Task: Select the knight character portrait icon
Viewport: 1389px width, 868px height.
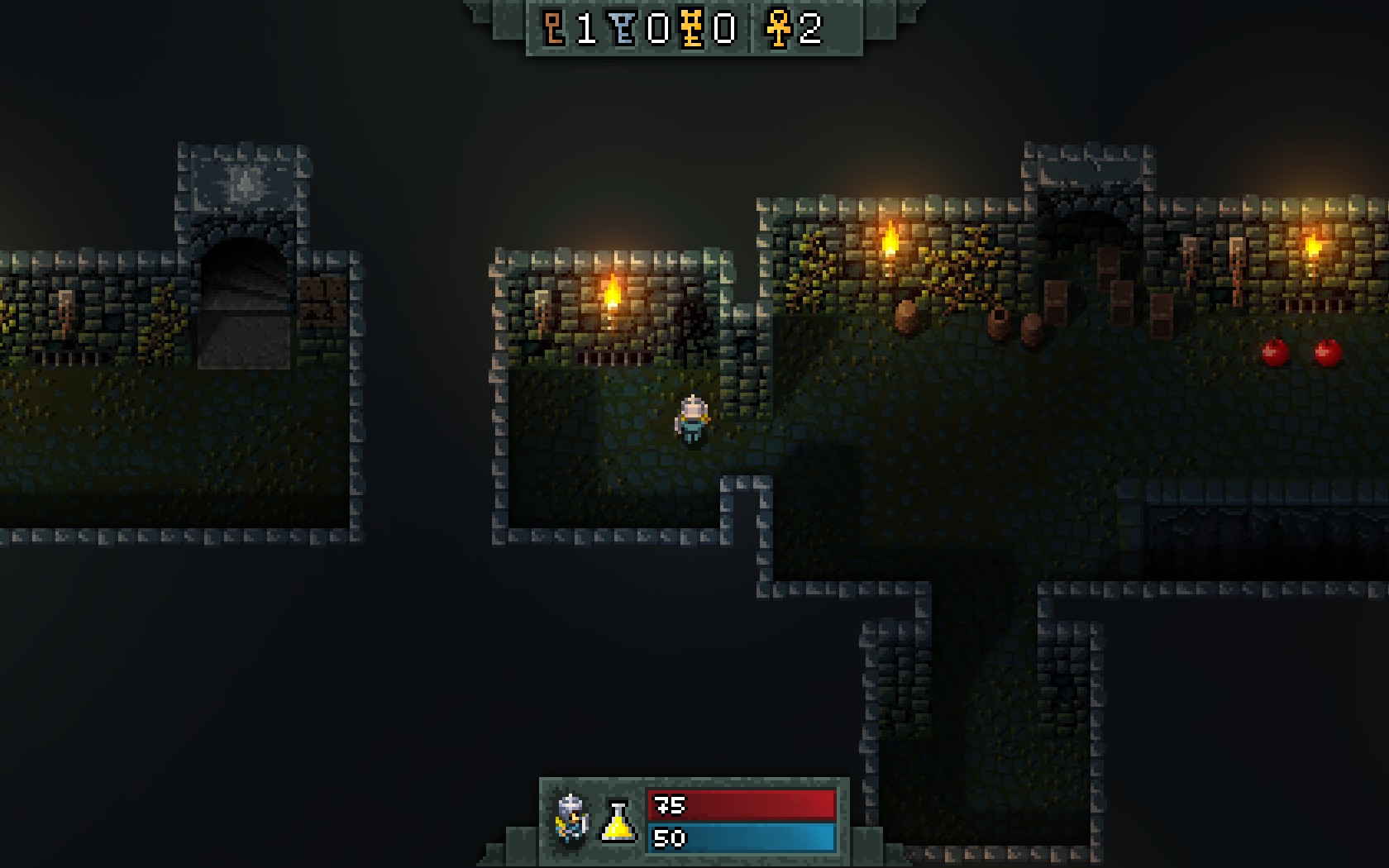Action: click(571, 818)
